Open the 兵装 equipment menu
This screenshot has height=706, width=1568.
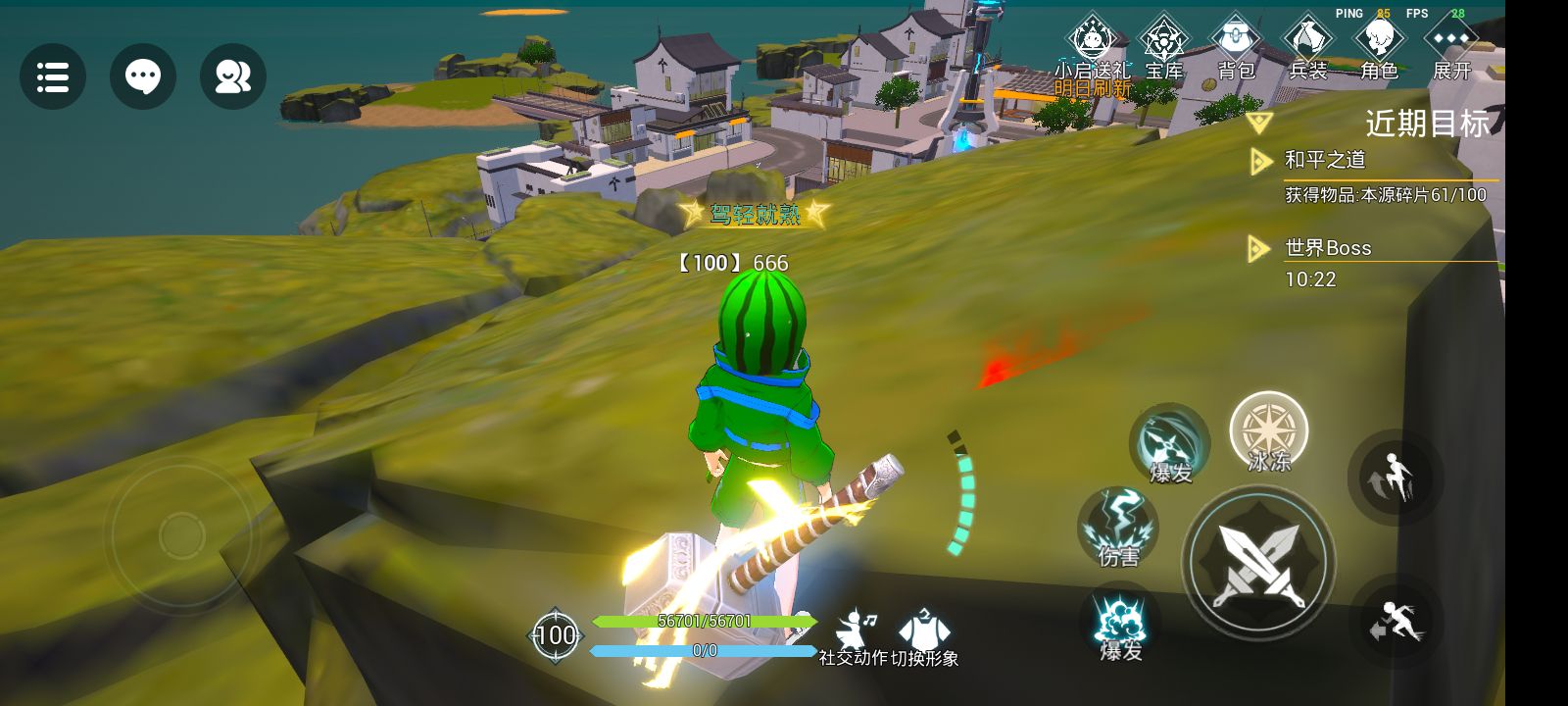[1307, 44]
